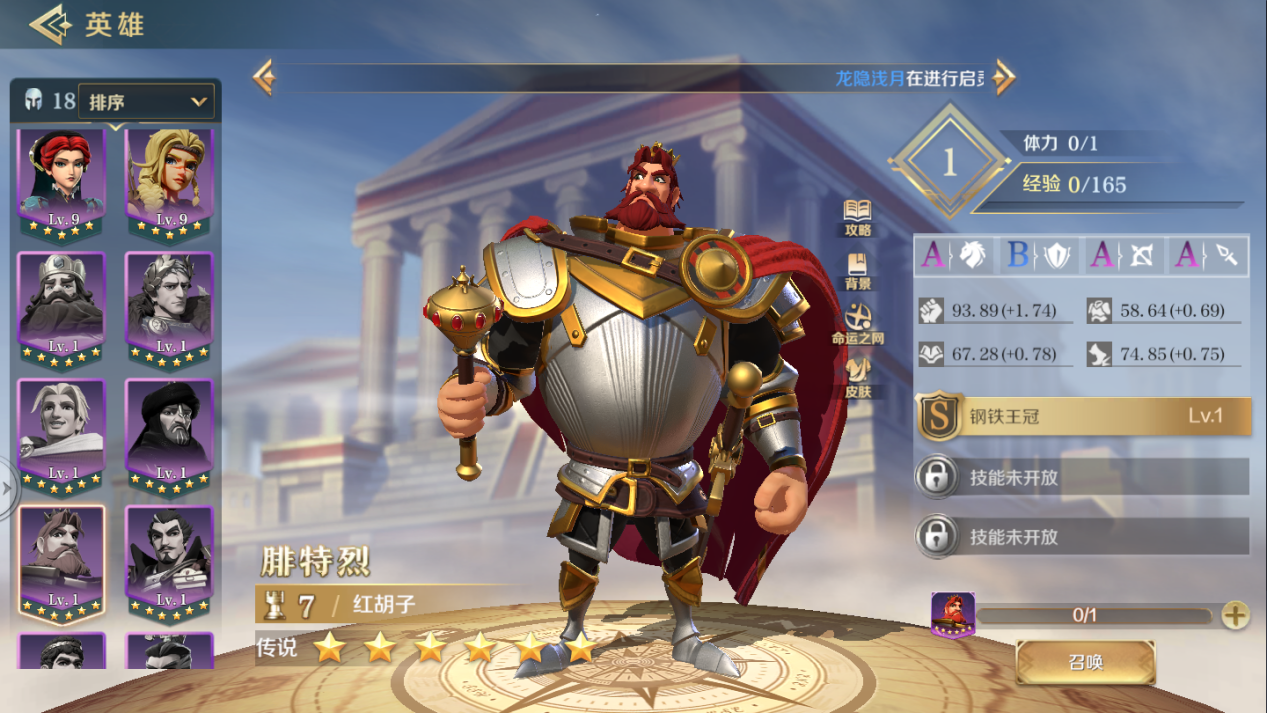Open the 攻略 guide book icon
This screenshot has height=713, width=1267.
[858, 217]
